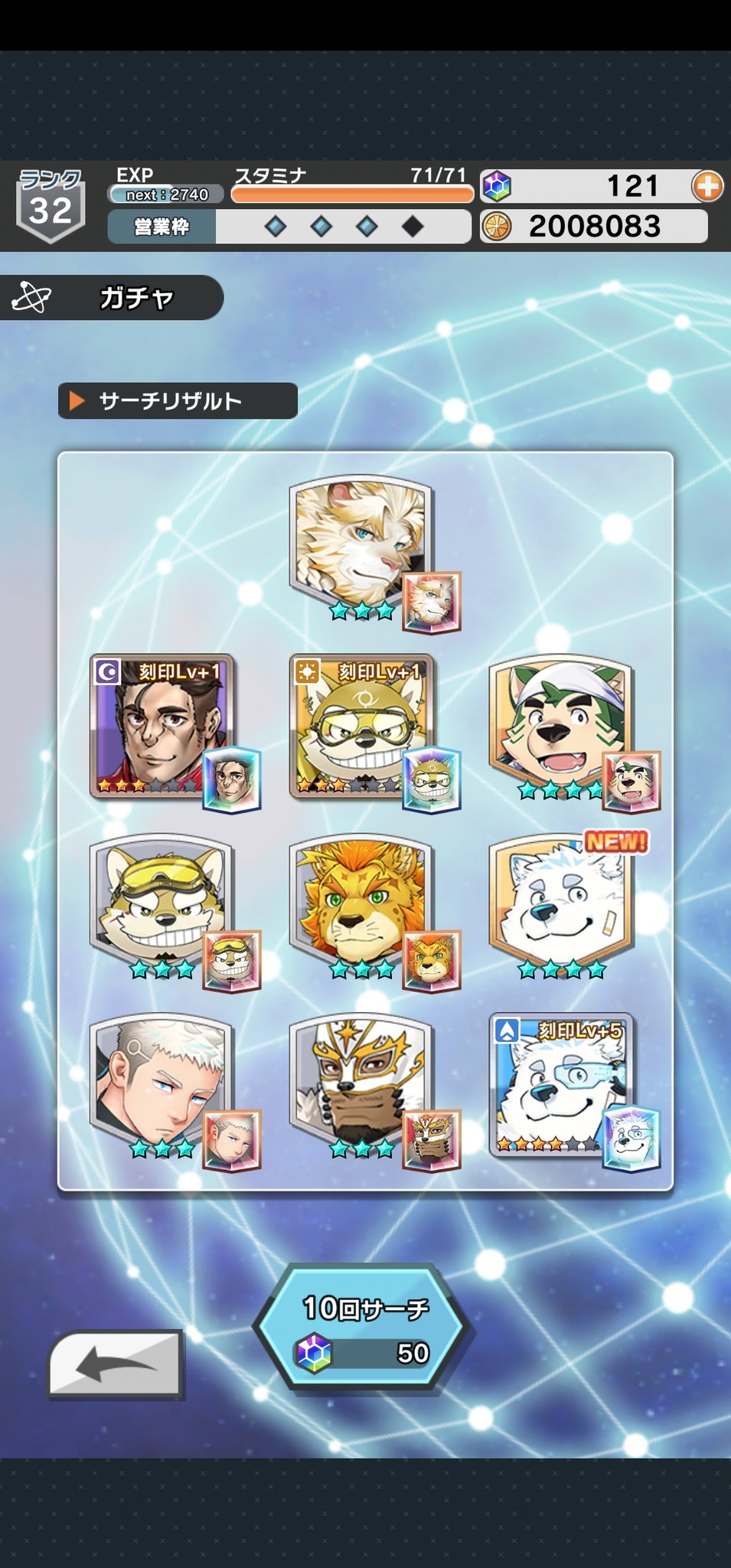
Task: Add gems with the orange plus button
Action: tap(707, 186)
